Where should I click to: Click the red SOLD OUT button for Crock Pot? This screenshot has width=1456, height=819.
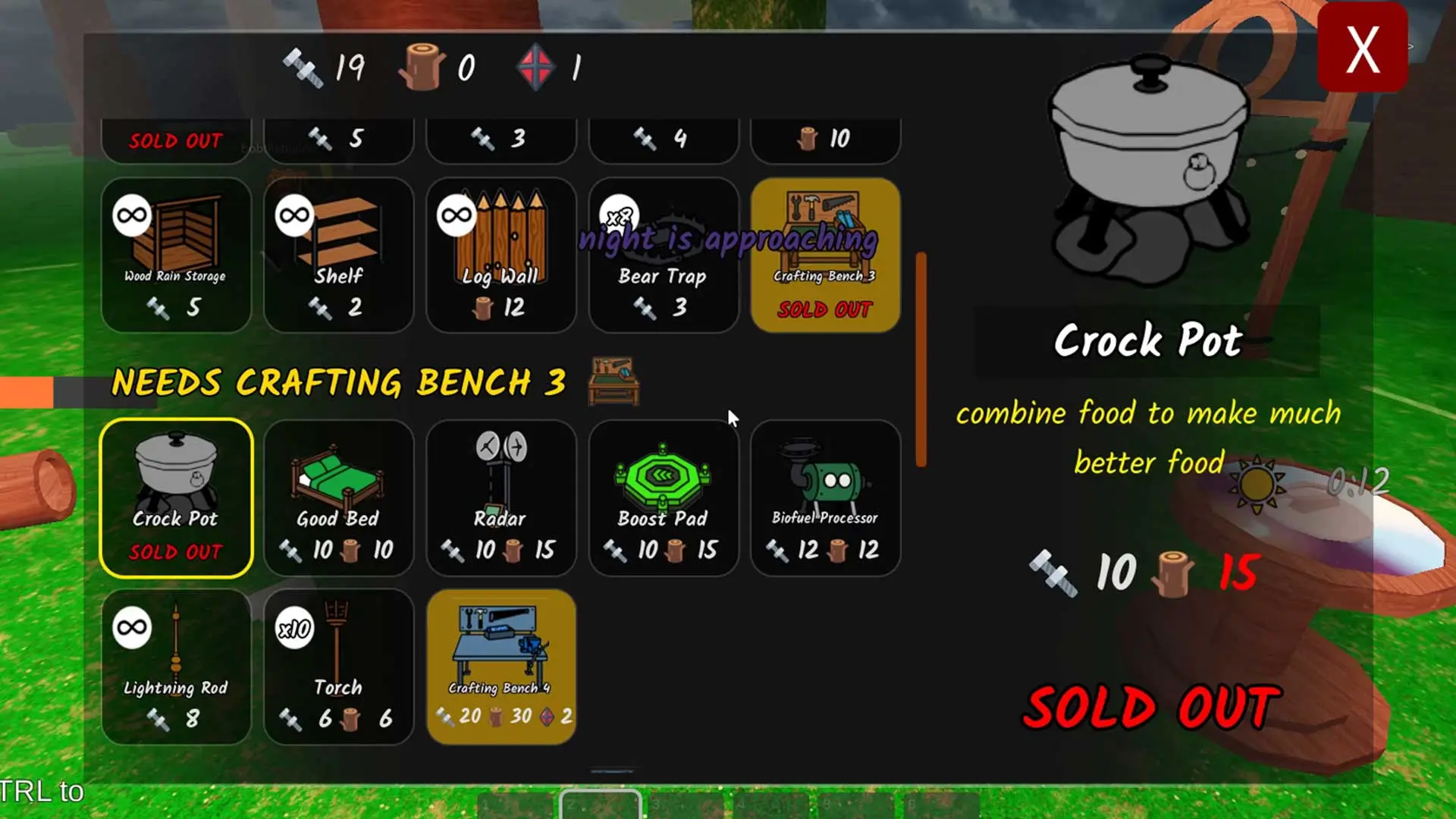(1151, 707)
